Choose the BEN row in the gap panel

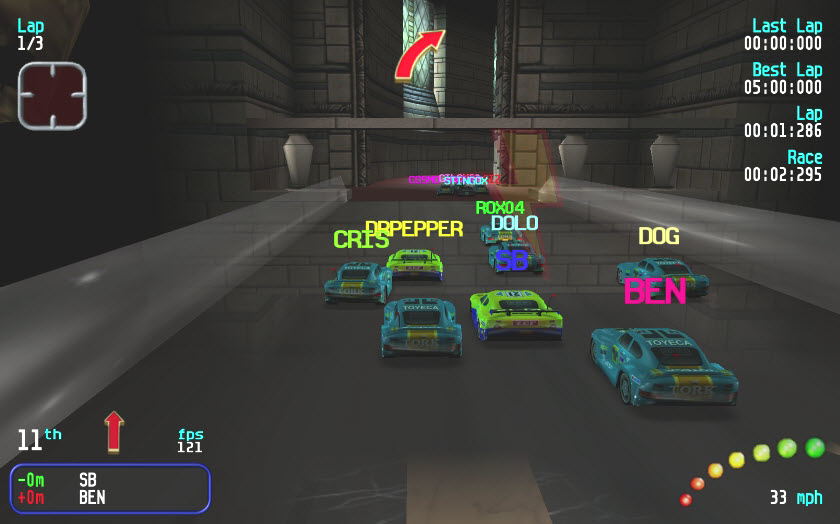110,497
